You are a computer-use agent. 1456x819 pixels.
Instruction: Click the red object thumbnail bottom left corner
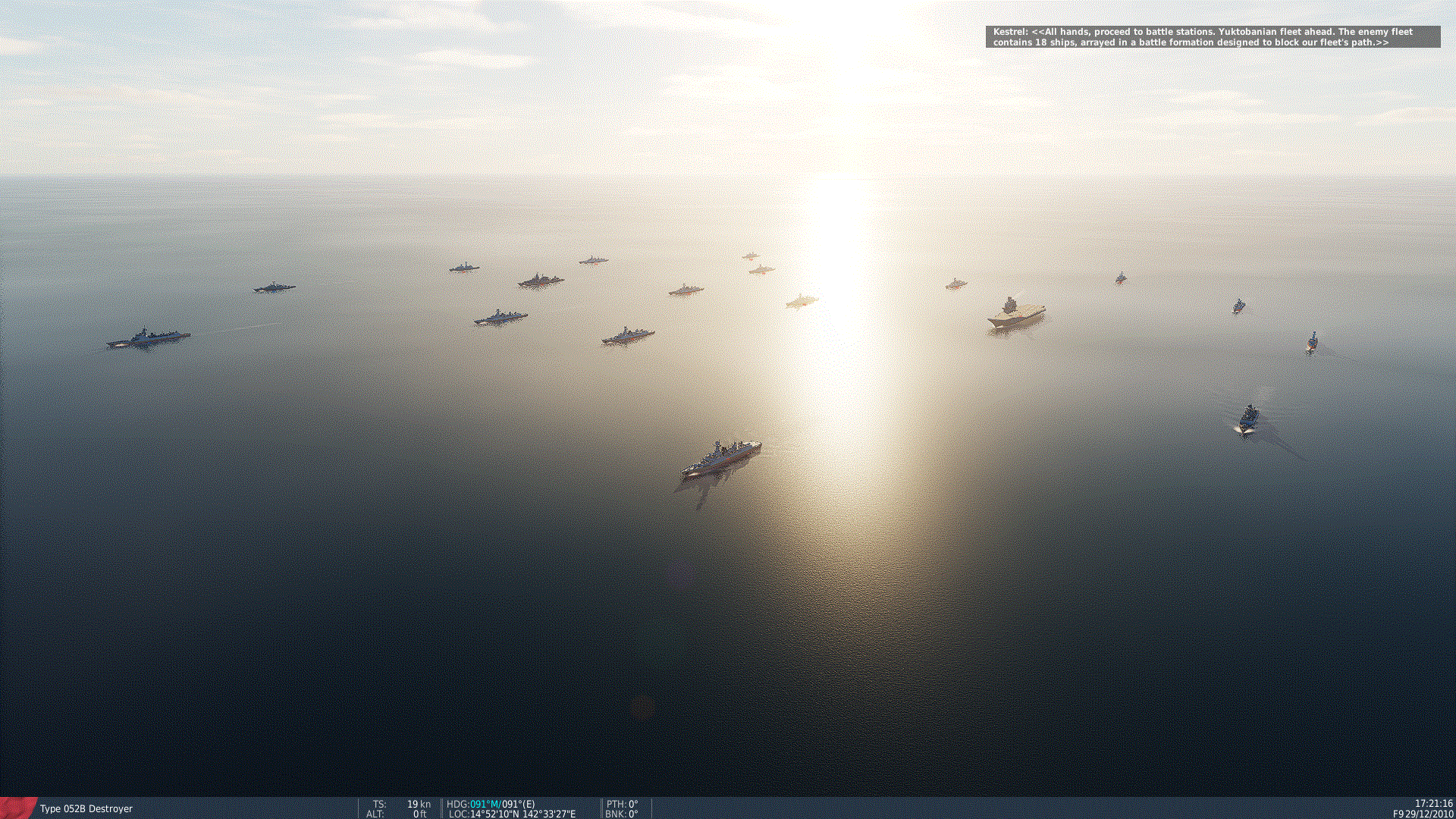[x=15, y=808]
